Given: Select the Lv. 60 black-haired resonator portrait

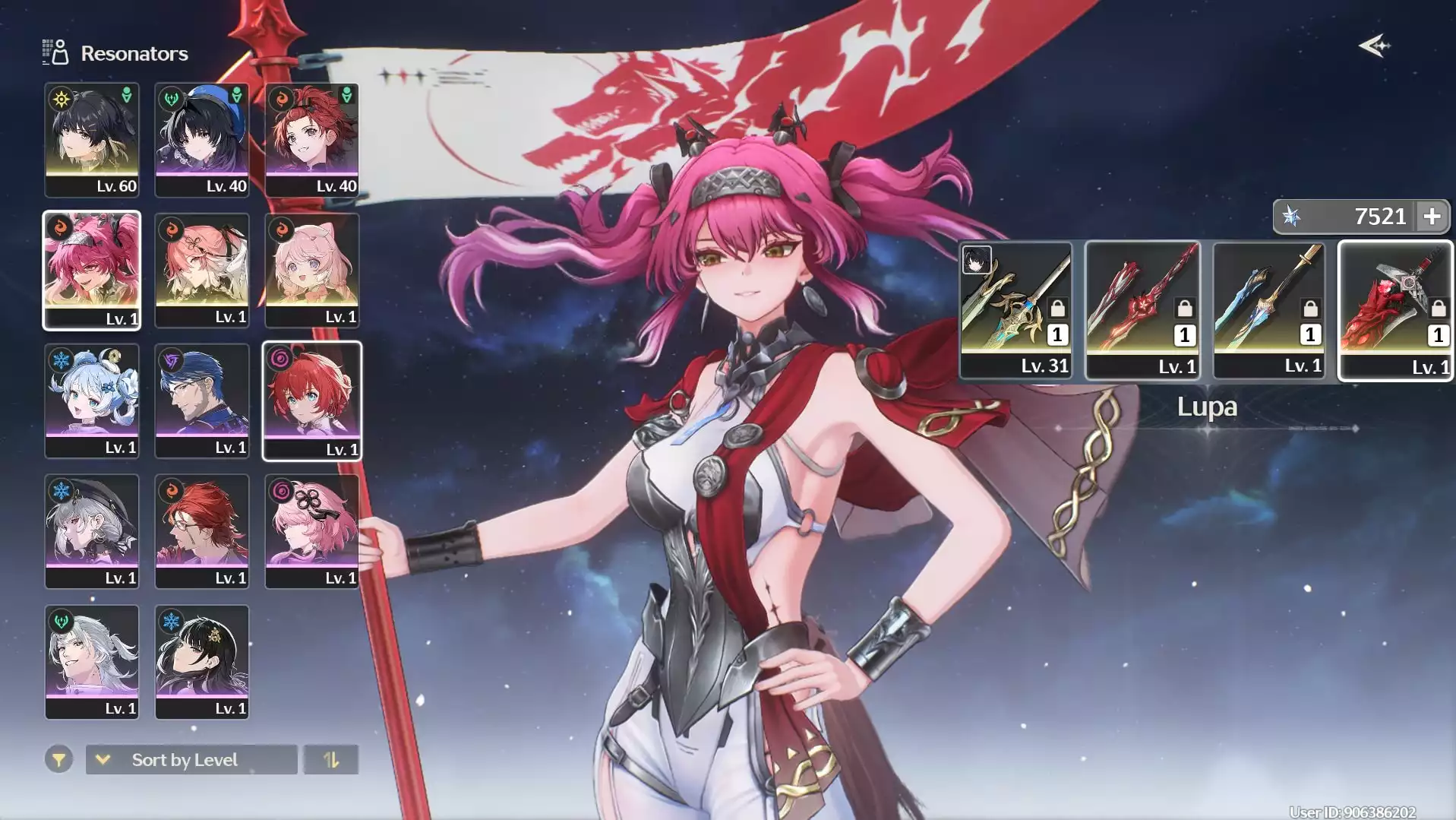Looking at the screenshot, I should click(92, 140).
